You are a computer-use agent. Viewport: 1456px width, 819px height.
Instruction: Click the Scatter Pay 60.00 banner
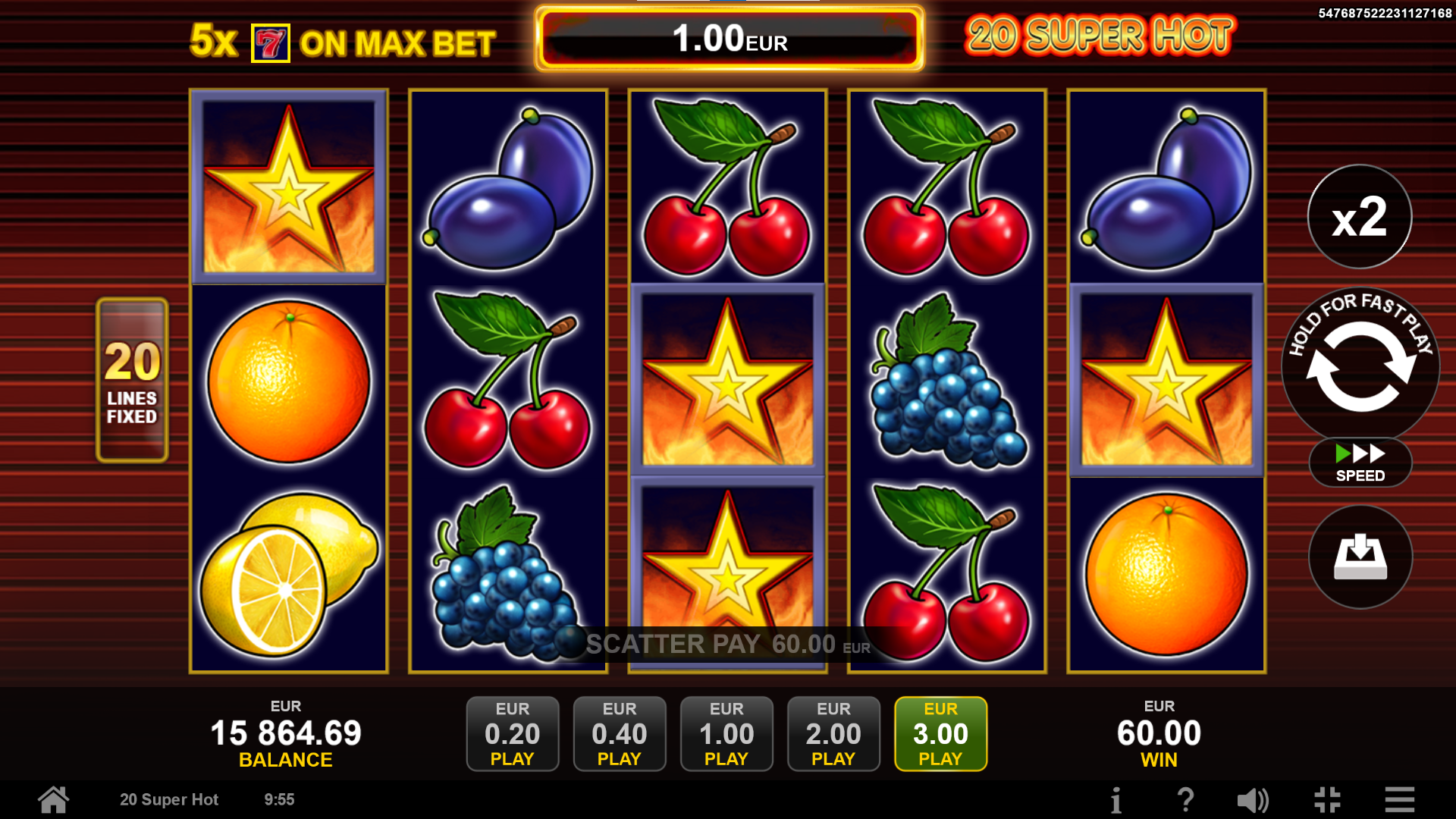coord(727,645)
